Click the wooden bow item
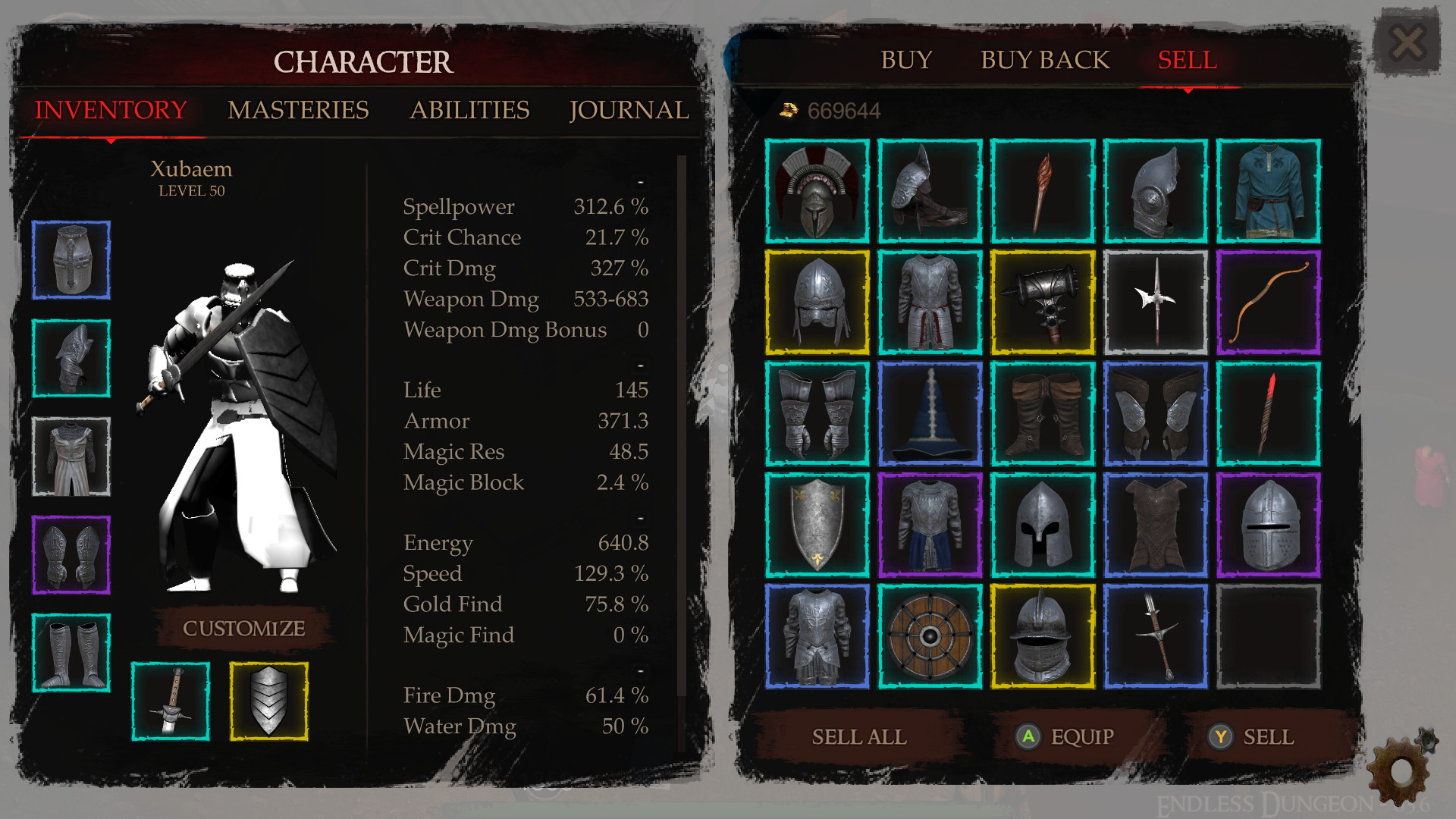The height and width of the screenshot is (819, 1456). [1269, 301]
